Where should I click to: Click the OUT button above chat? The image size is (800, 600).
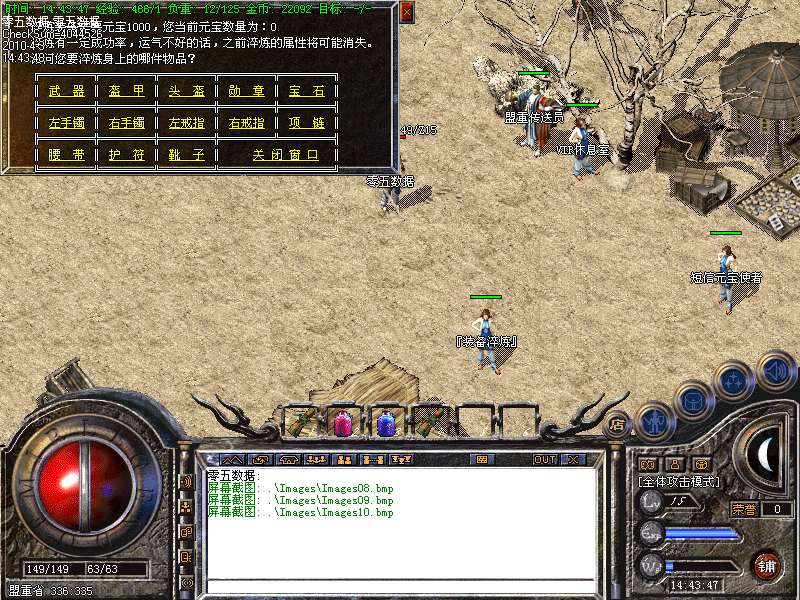click(544, 460)
